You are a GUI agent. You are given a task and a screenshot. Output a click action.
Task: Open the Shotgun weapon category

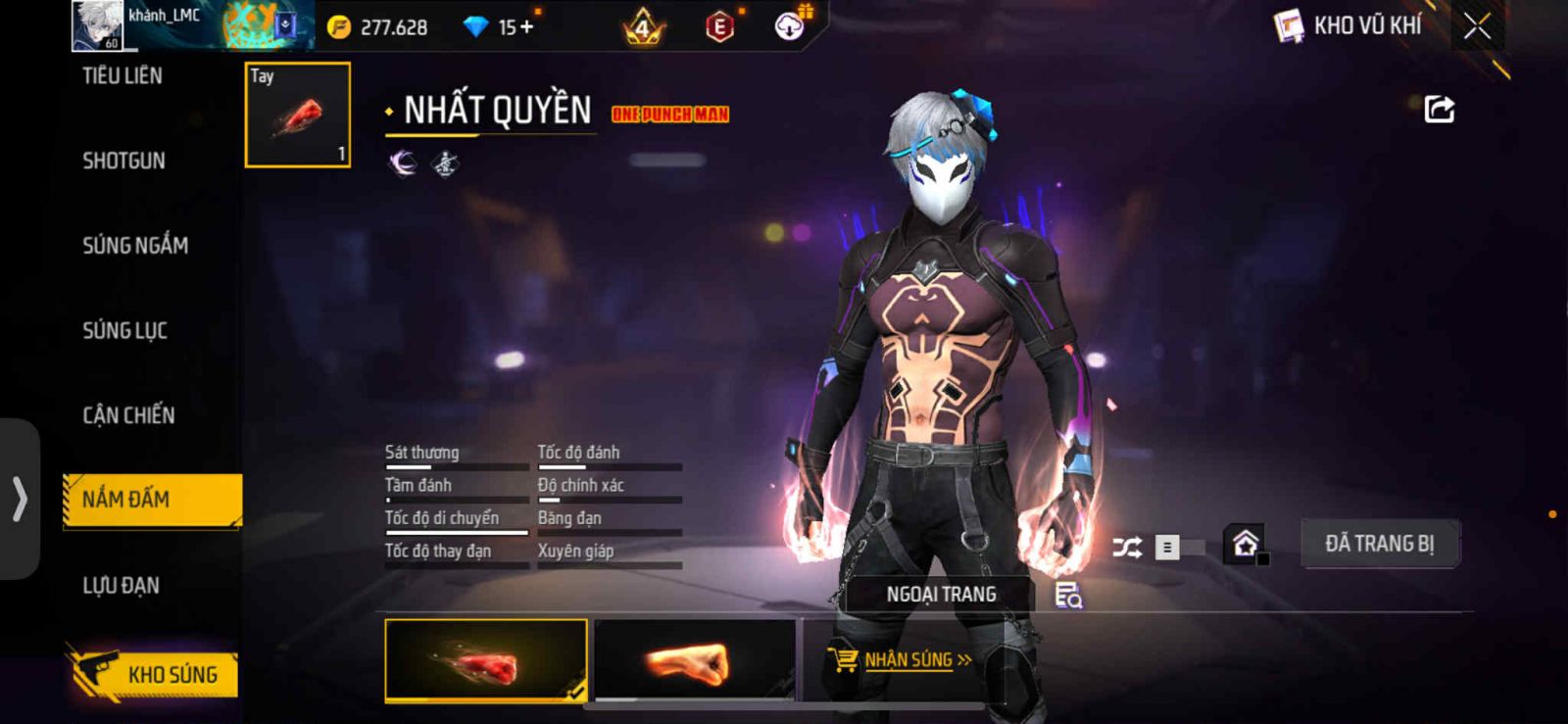(x=123, y=161)
